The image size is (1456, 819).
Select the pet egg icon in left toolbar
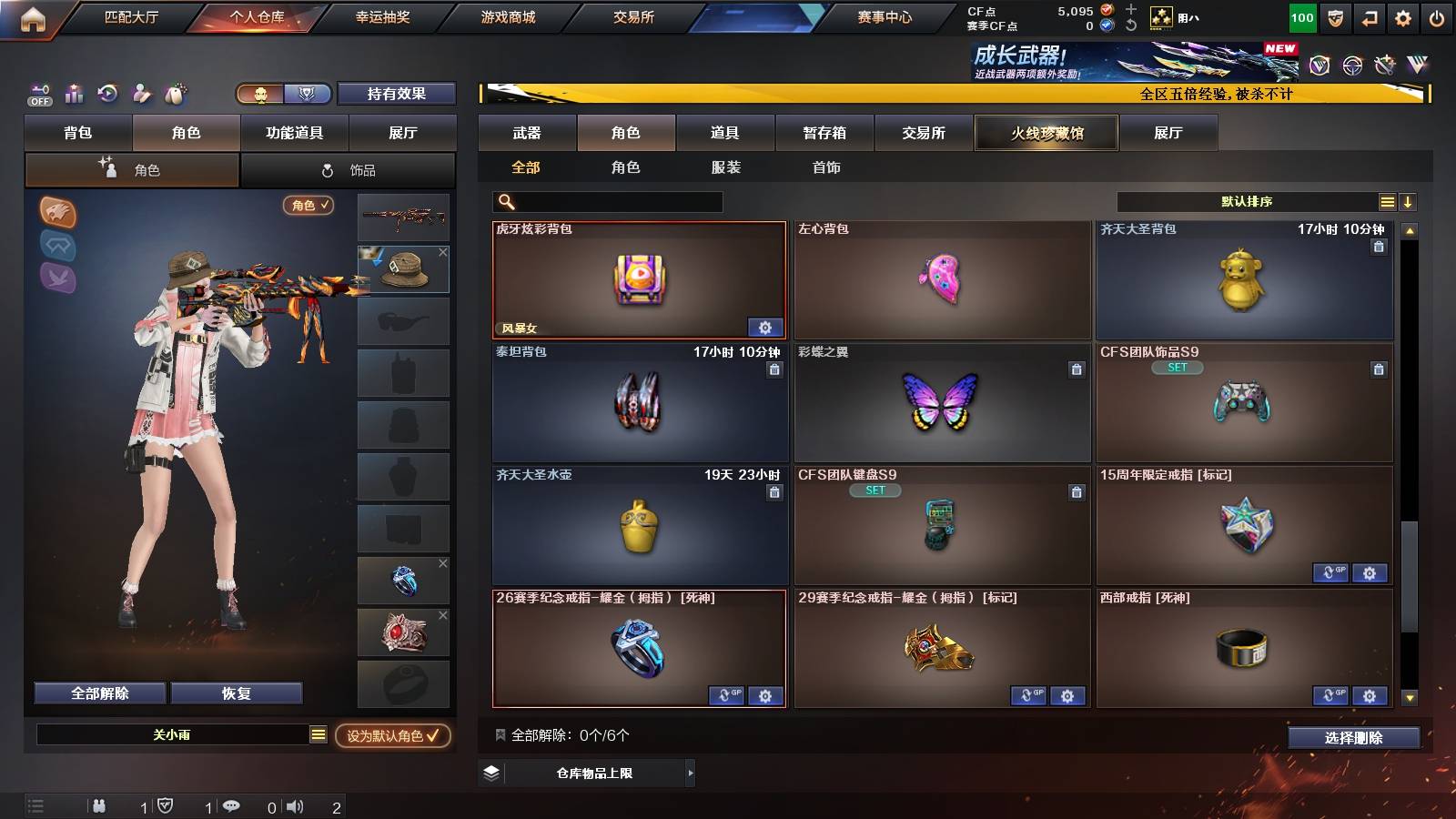[174, 93]
